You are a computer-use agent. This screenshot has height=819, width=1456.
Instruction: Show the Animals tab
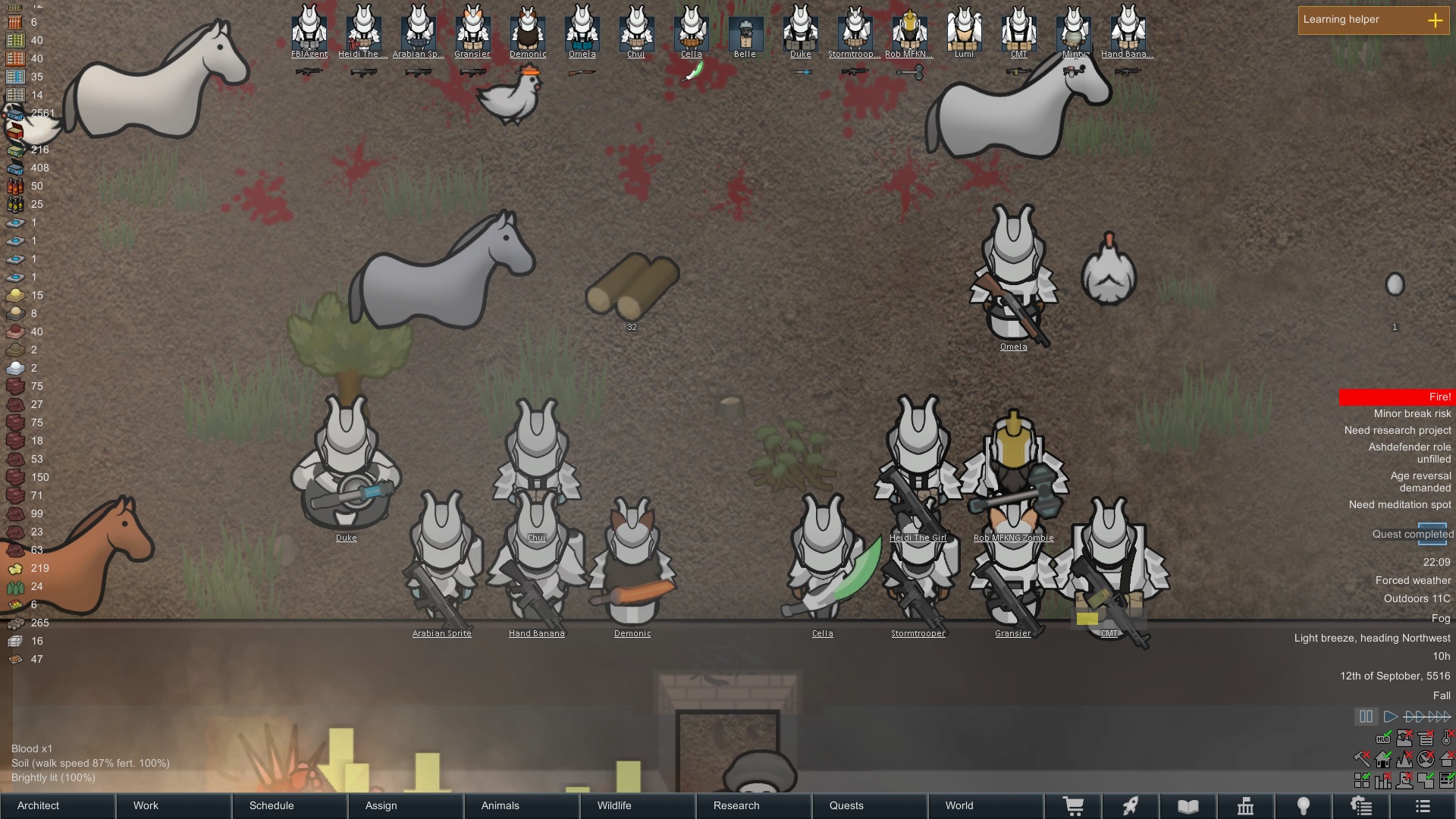point(522,805)
